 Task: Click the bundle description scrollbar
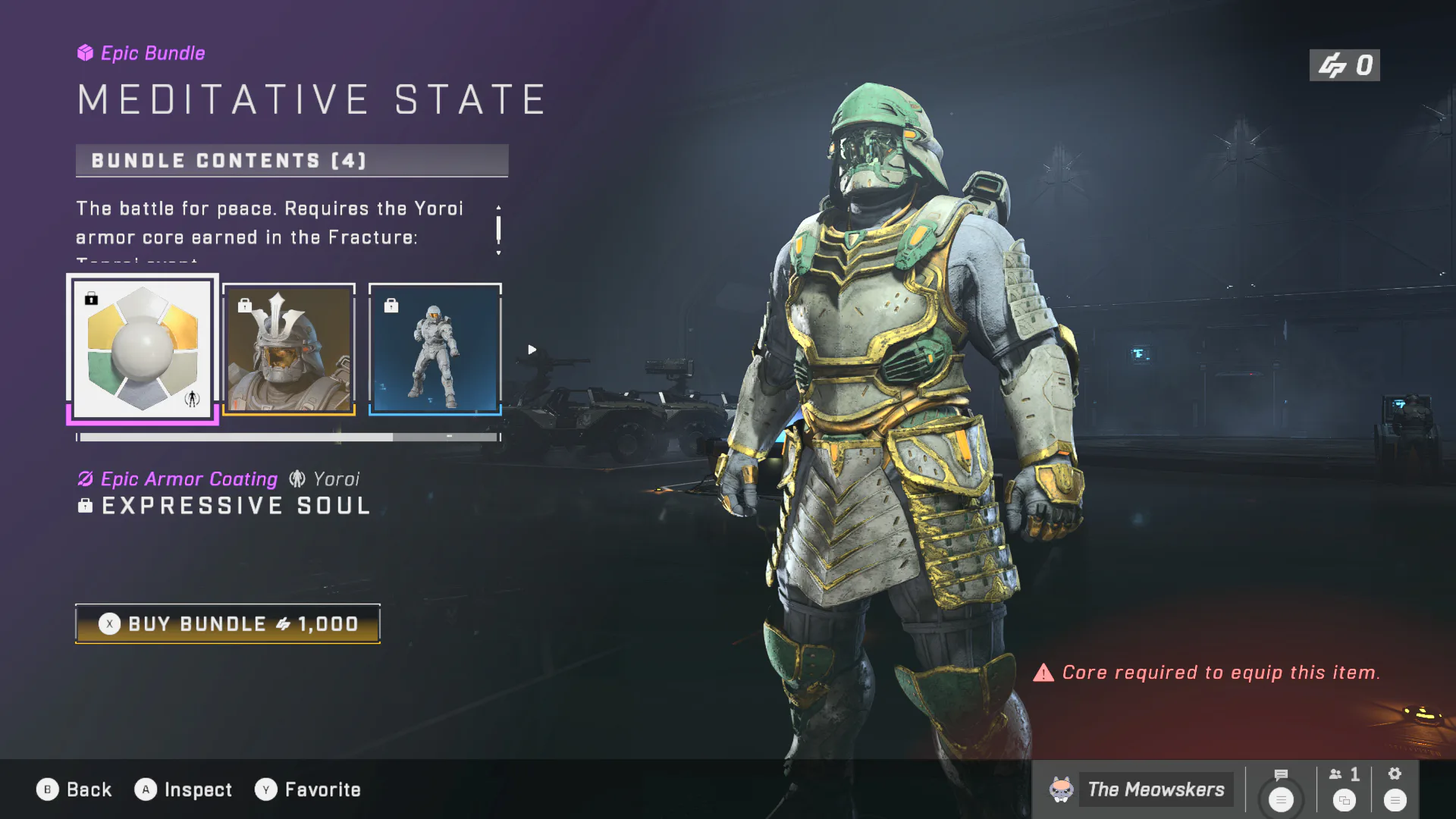(498, 229)
